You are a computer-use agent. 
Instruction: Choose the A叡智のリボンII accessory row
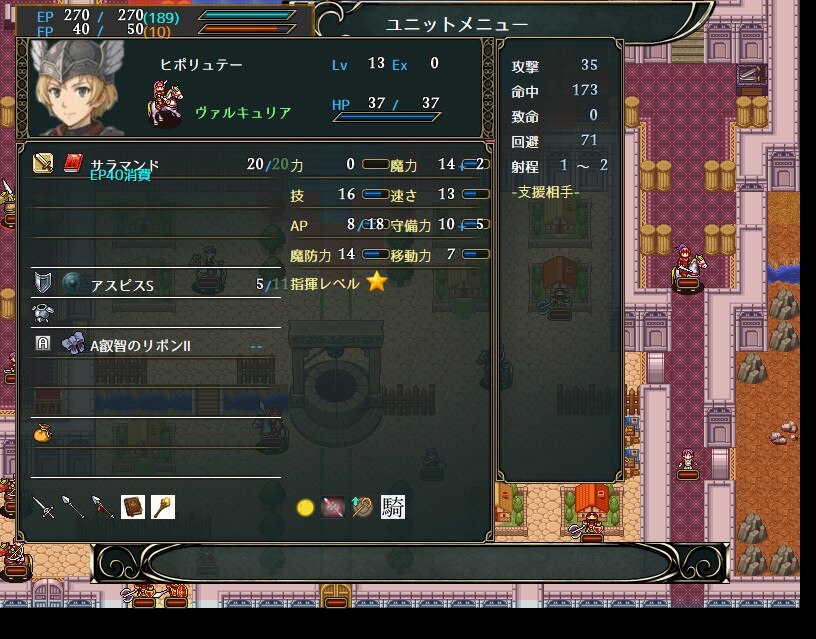click(x=155, y=345)
